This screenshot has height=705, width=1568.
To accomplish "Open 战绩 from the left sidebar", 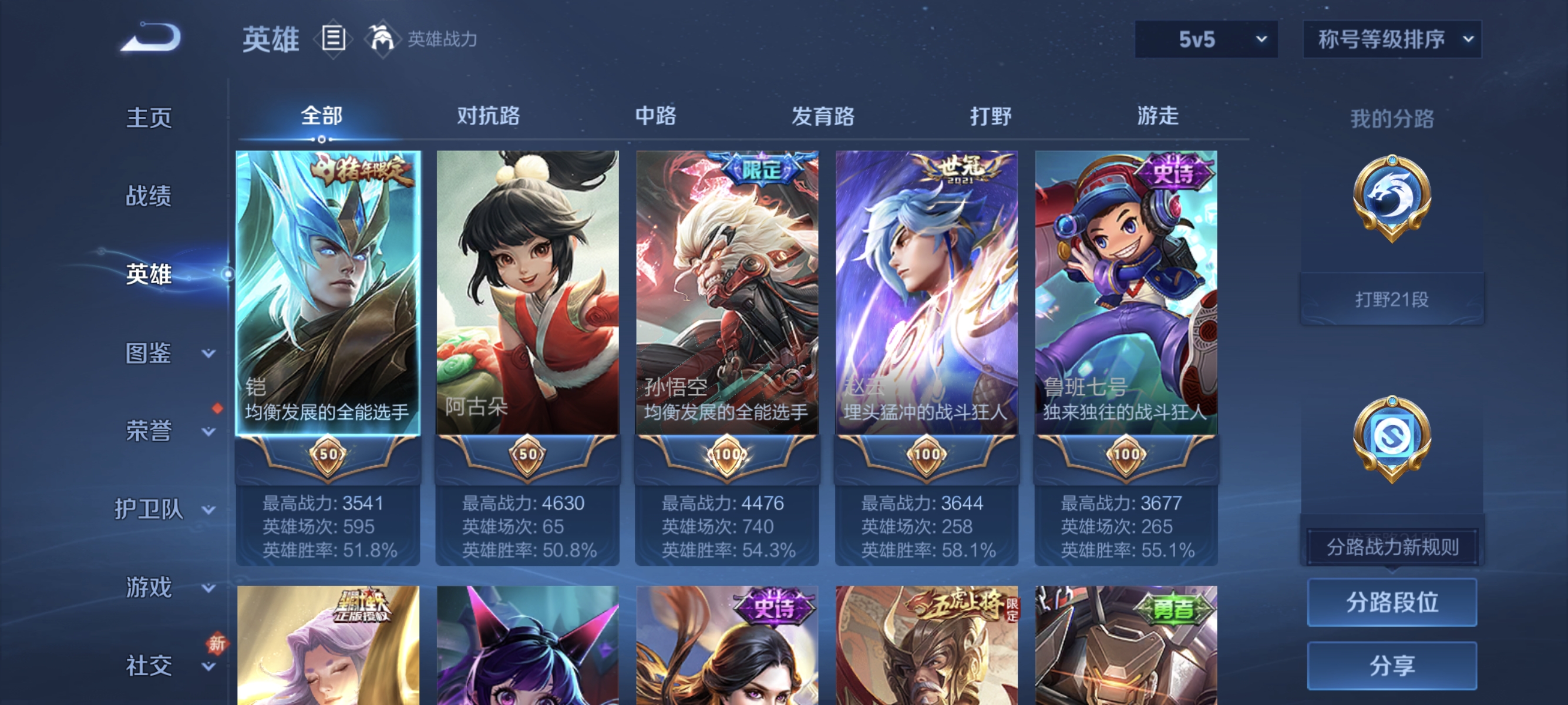I will (149, 197).
